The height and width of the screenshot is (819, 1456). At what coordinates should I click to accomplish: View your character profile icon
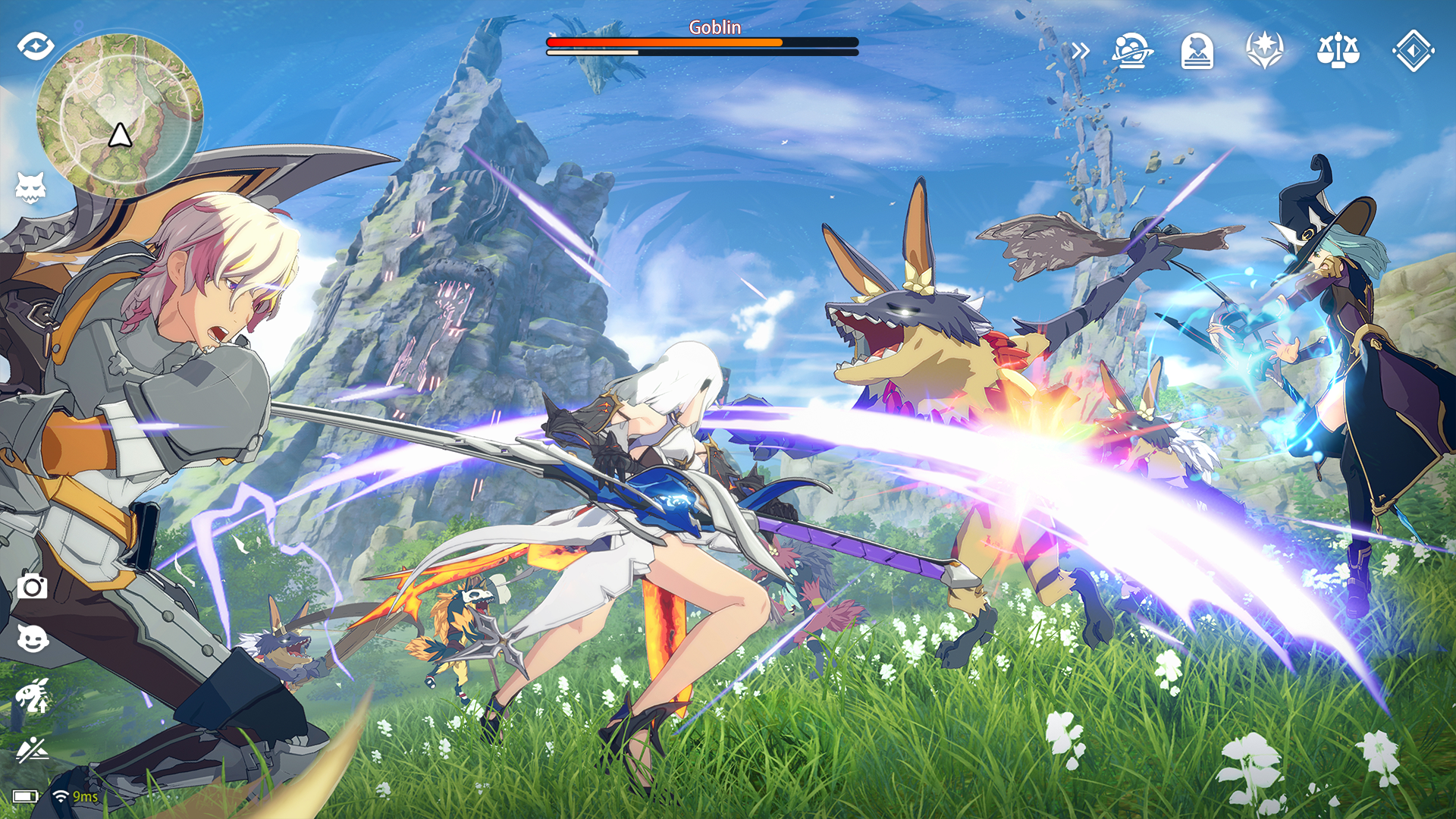tap(1198, 51)
